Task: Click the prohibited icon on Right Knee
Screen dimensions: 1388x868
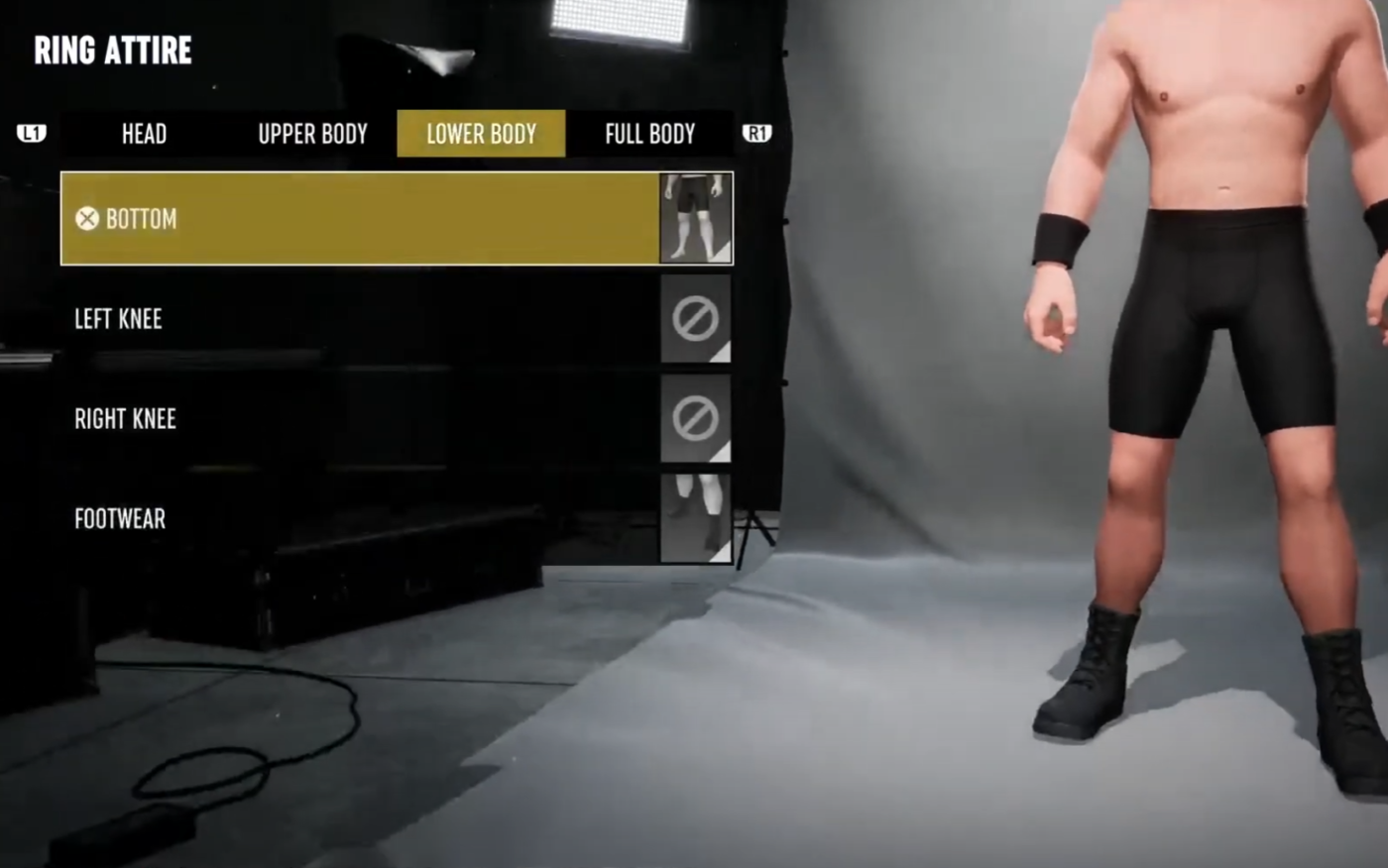Action: click(x=695, y=418)
